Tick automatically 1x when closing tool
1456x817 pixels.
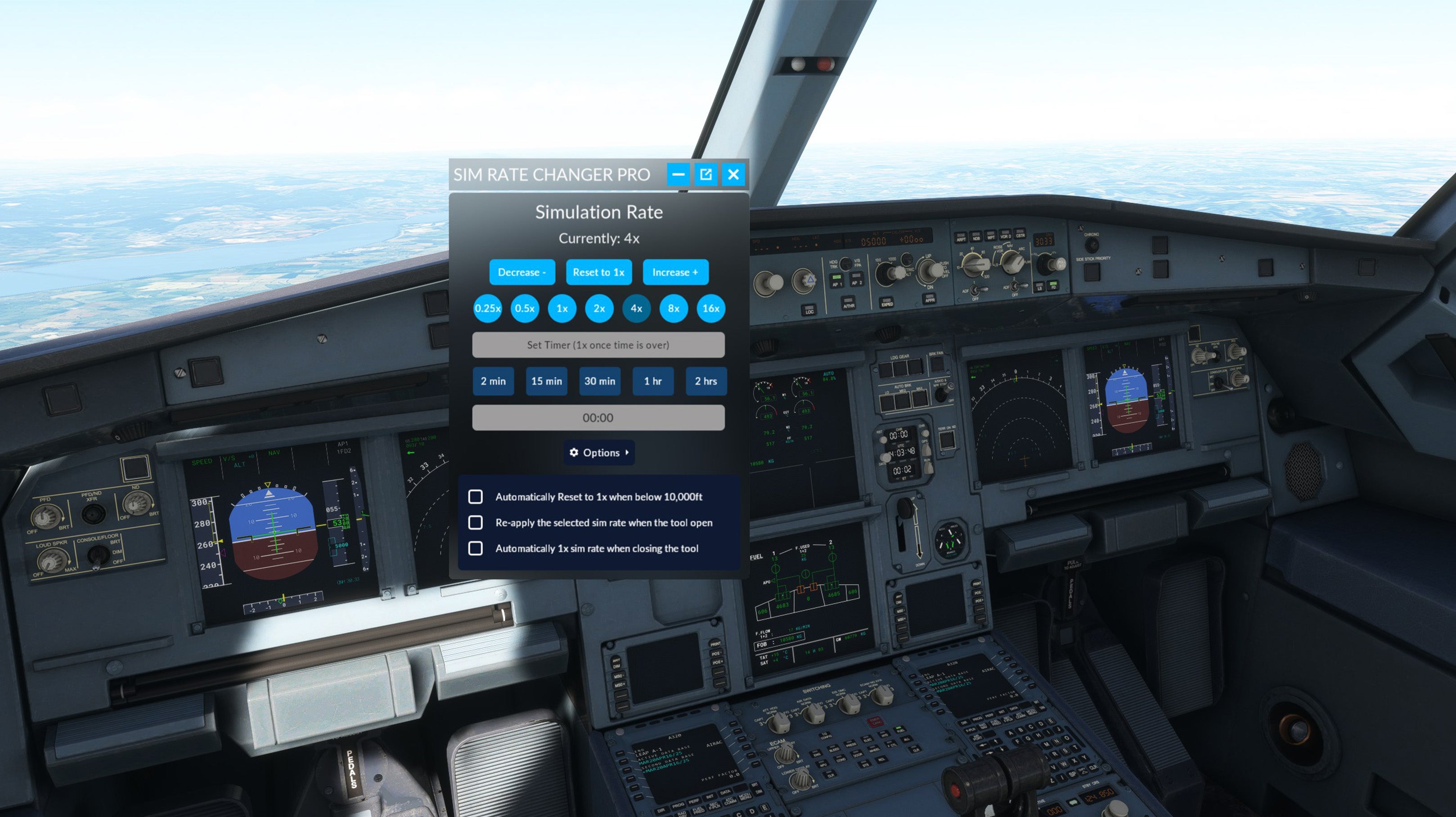[x=476, y=548]
